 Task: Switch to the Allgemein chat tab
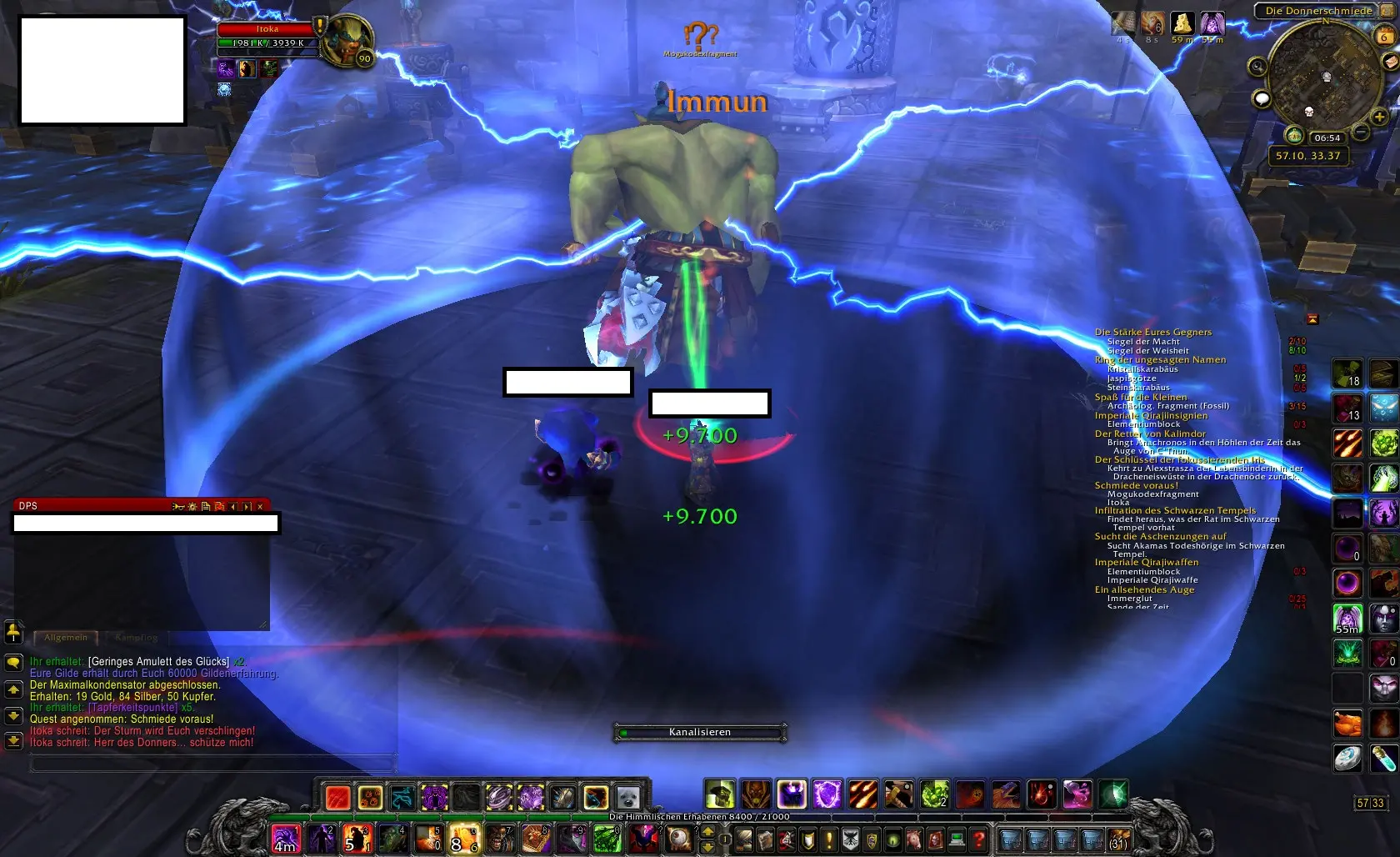coord(66,638)
